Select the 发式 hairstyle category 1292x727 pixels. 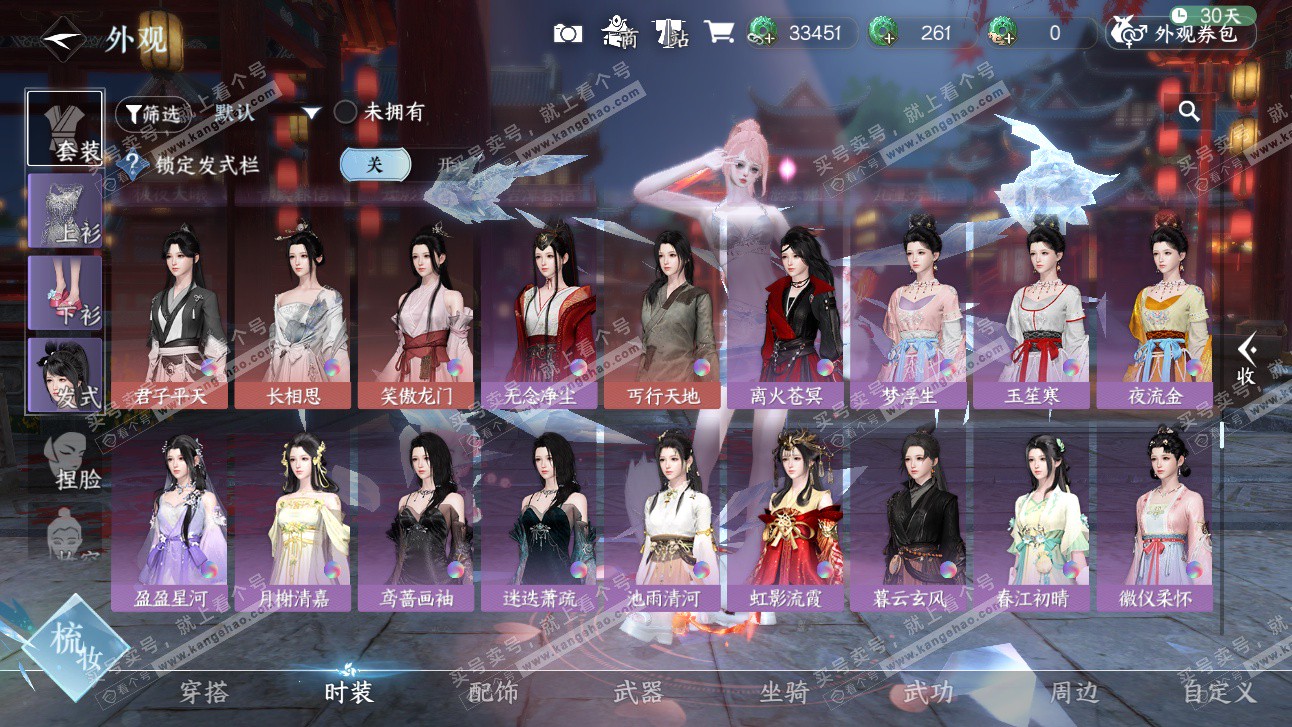coord(66,375)
